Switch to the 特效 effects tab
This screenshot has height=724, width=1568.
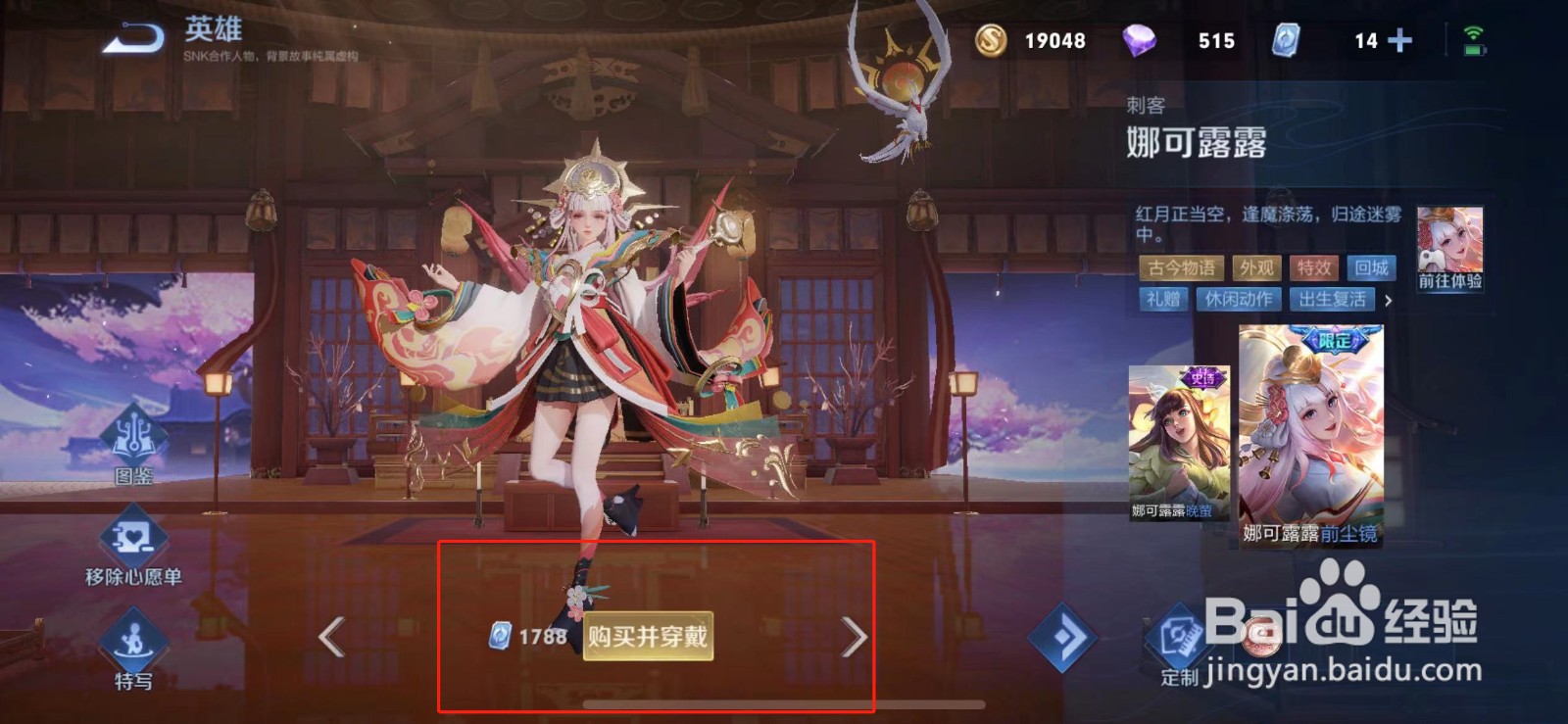coord(1313,269)
